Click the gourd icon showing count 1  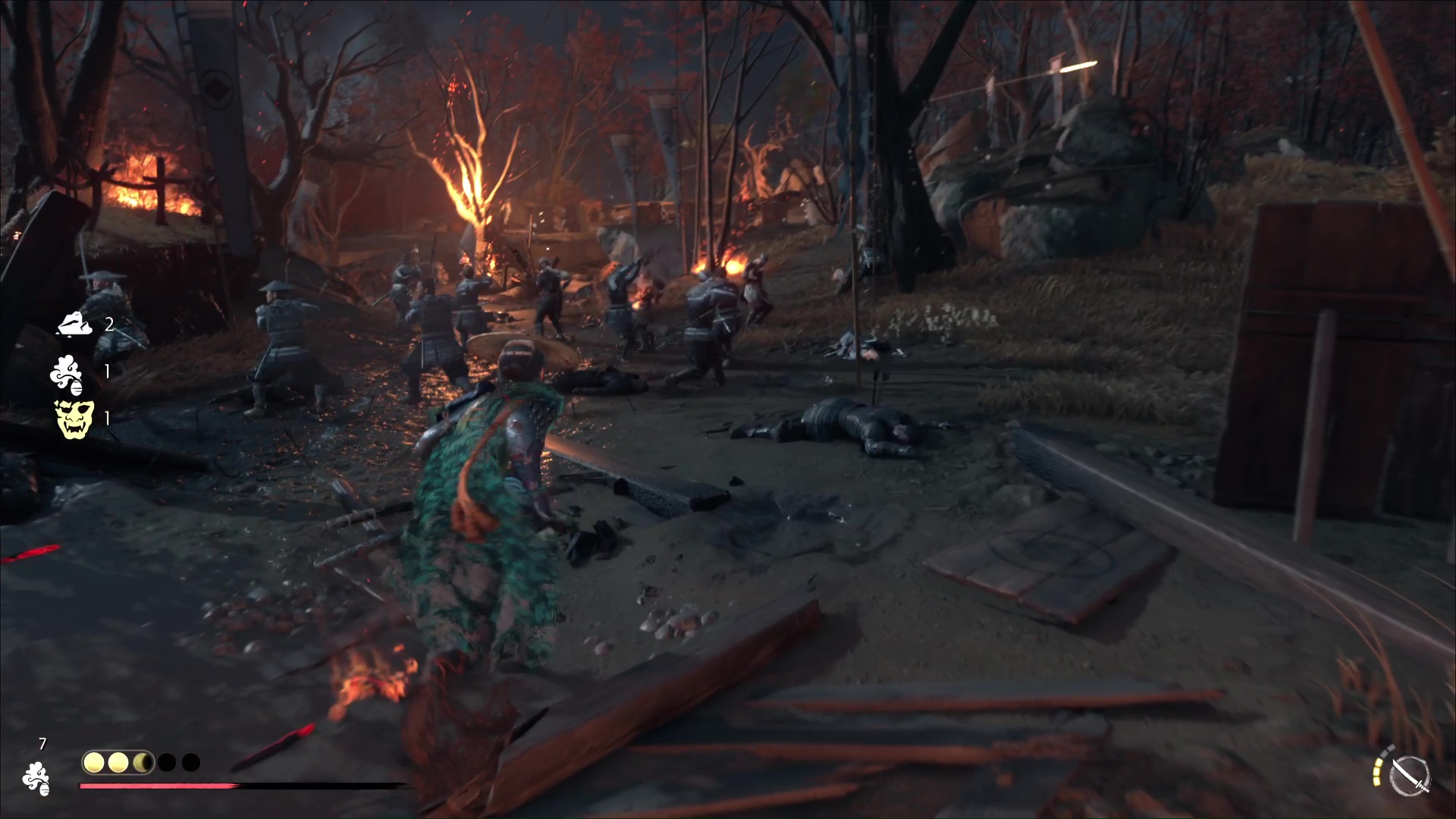click(x=67, y=372)
